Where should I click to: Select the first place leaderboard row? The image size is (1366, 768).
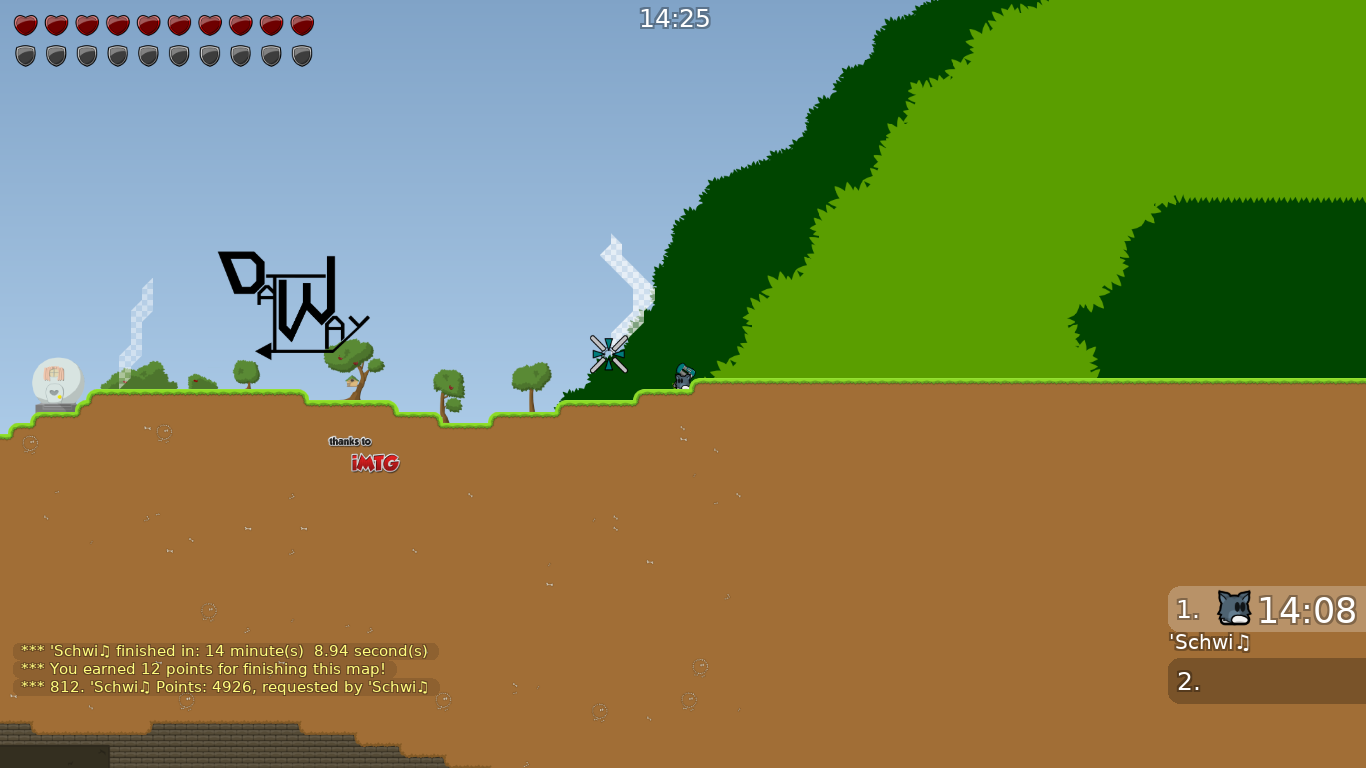click(1265, 607)
